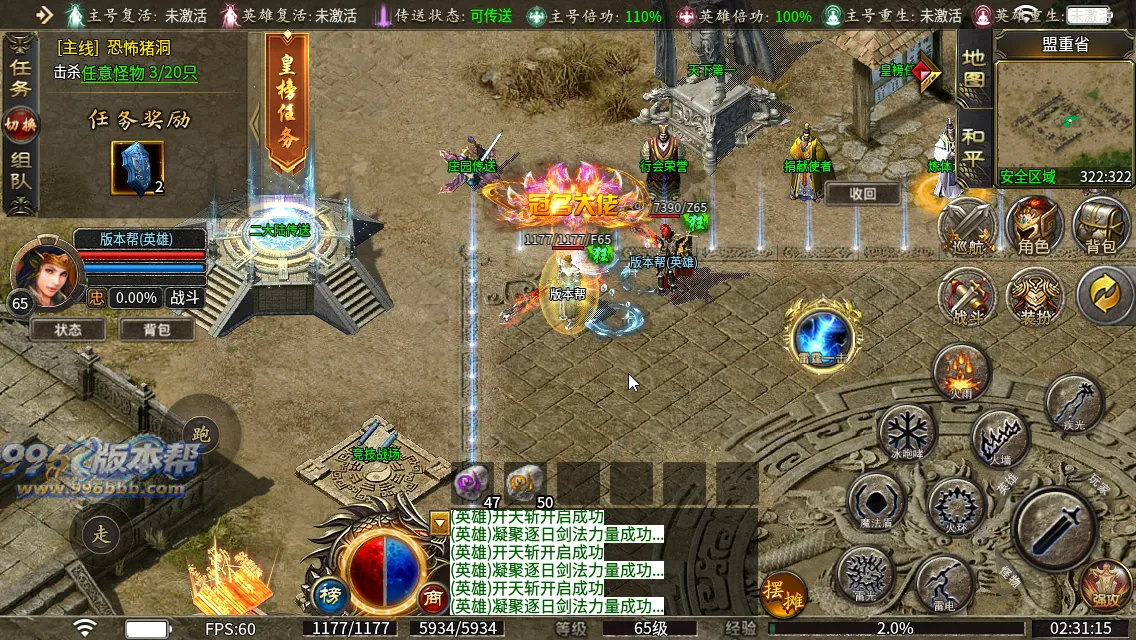The width and height of the screenshot is (1136, 640).
Task: Toggle the 和平 attack mode tab
Action: pos(973,147)
